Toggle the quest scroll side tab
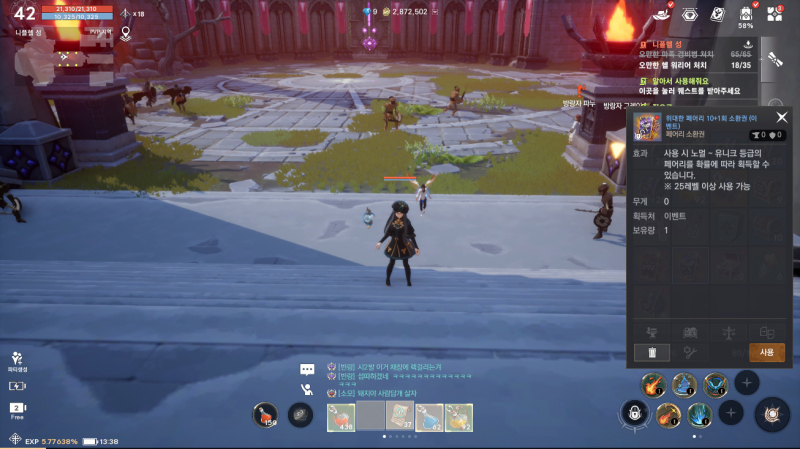Image resolution: width=800 pixels, height=449 pixels. [774, 58]
